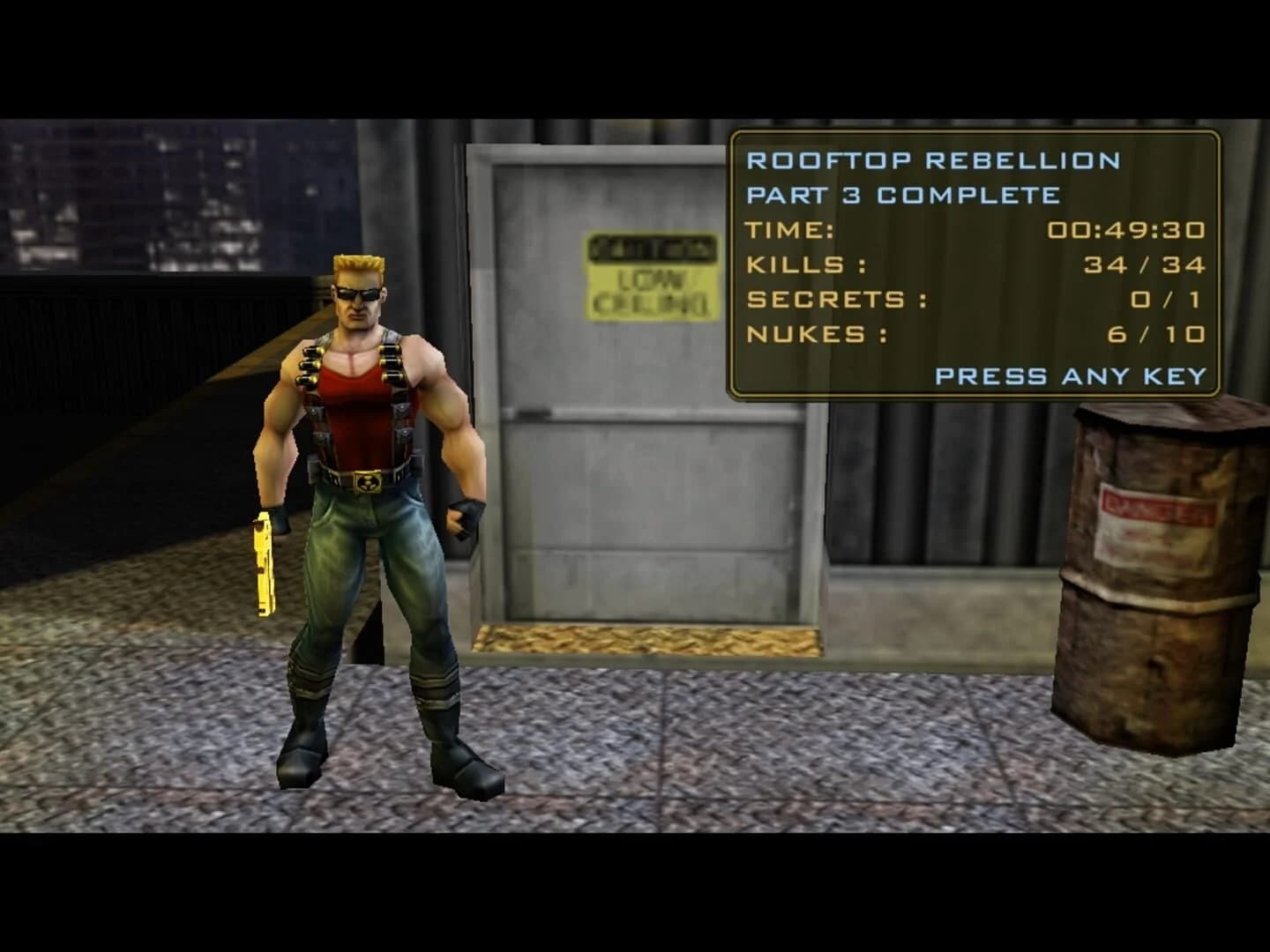Image resolution: width=1270 pixels, height=952 pixels.
Task: Click the PRESS ANY KEY prompt
Action: 1070,377
